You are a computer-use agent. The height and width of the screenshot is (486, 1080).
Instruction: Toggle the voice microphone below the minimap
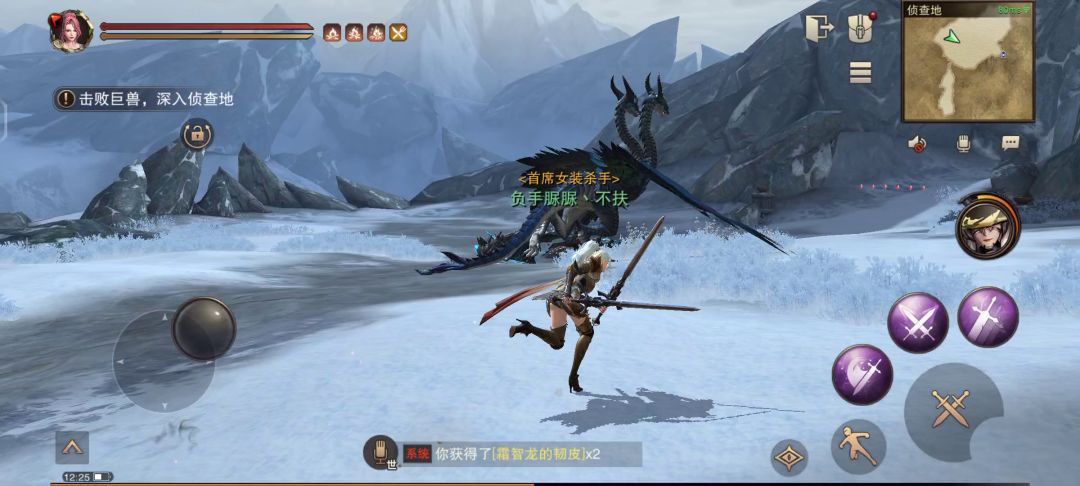[963, 143]
